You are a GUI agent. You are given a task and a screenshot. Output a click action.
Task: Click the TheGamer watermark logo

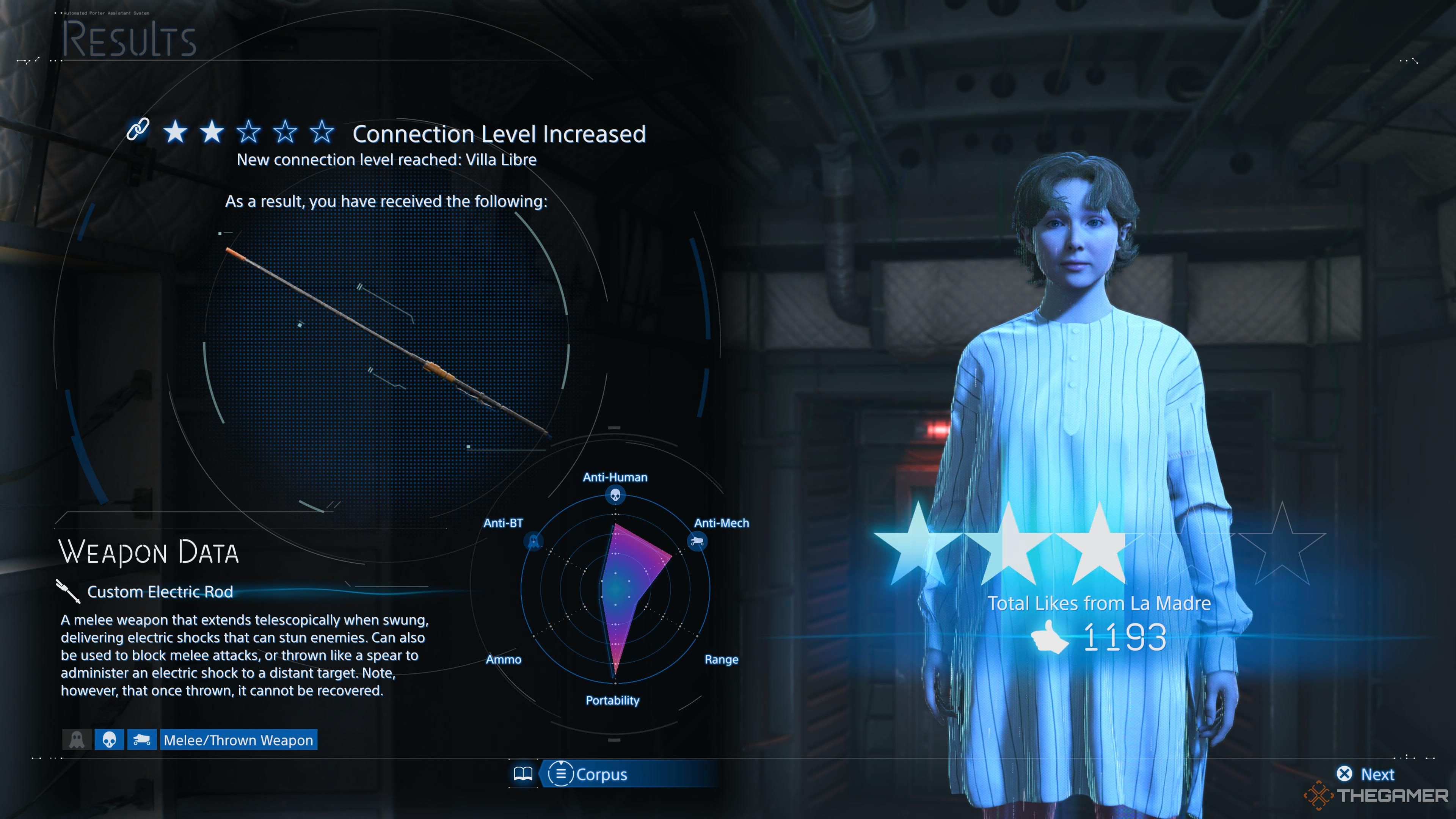point(1377,795)
